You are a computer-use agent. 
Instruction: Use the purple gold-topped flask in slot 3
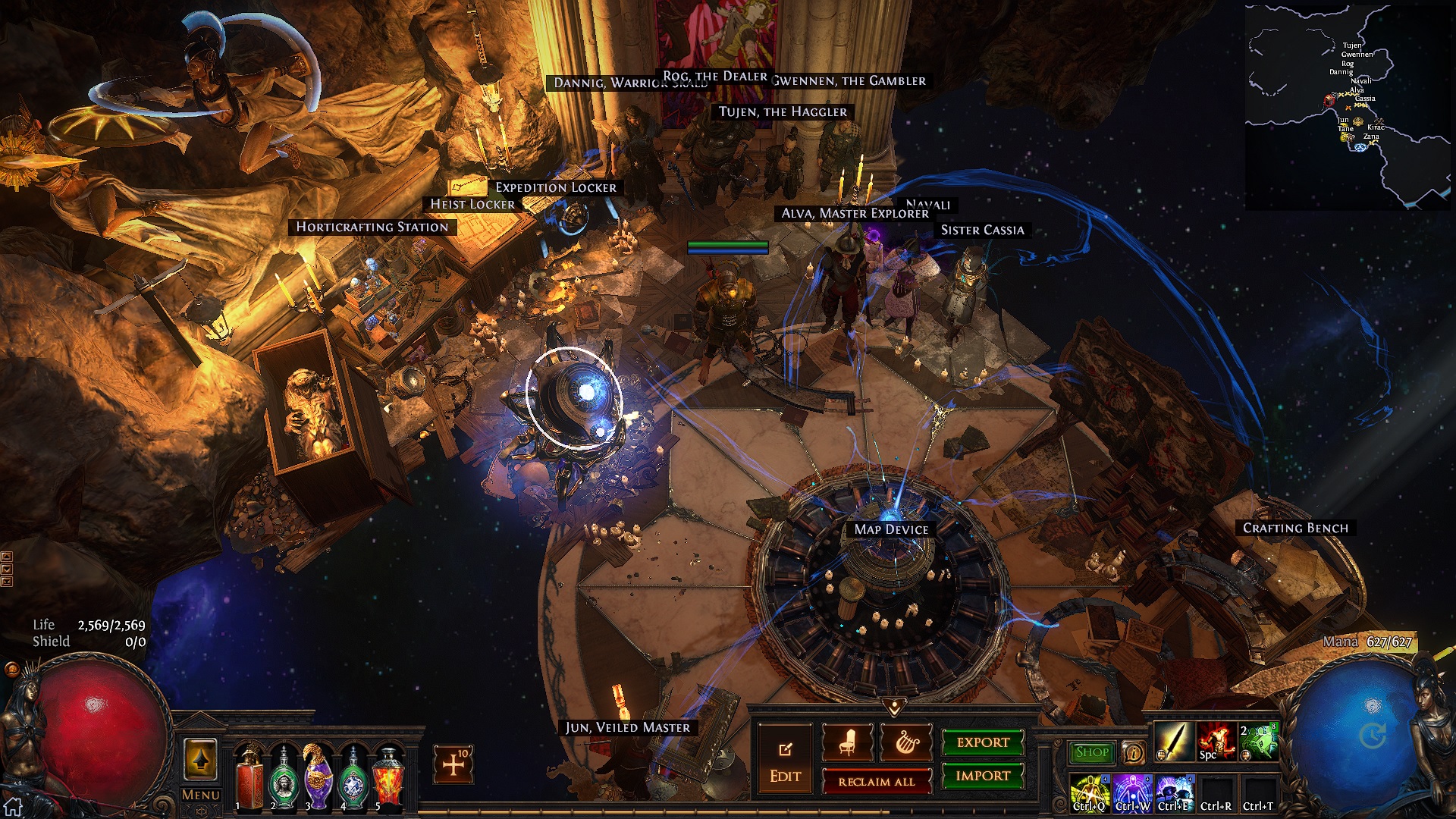(318, 775)
